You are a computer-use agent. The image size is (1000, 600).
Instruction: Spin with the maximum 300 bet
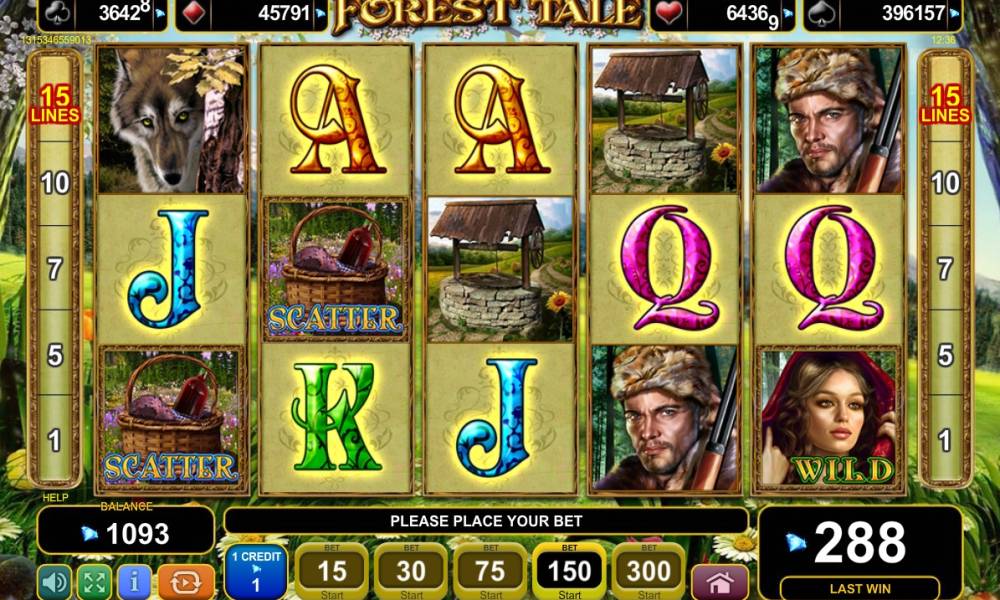coord(648,572)
